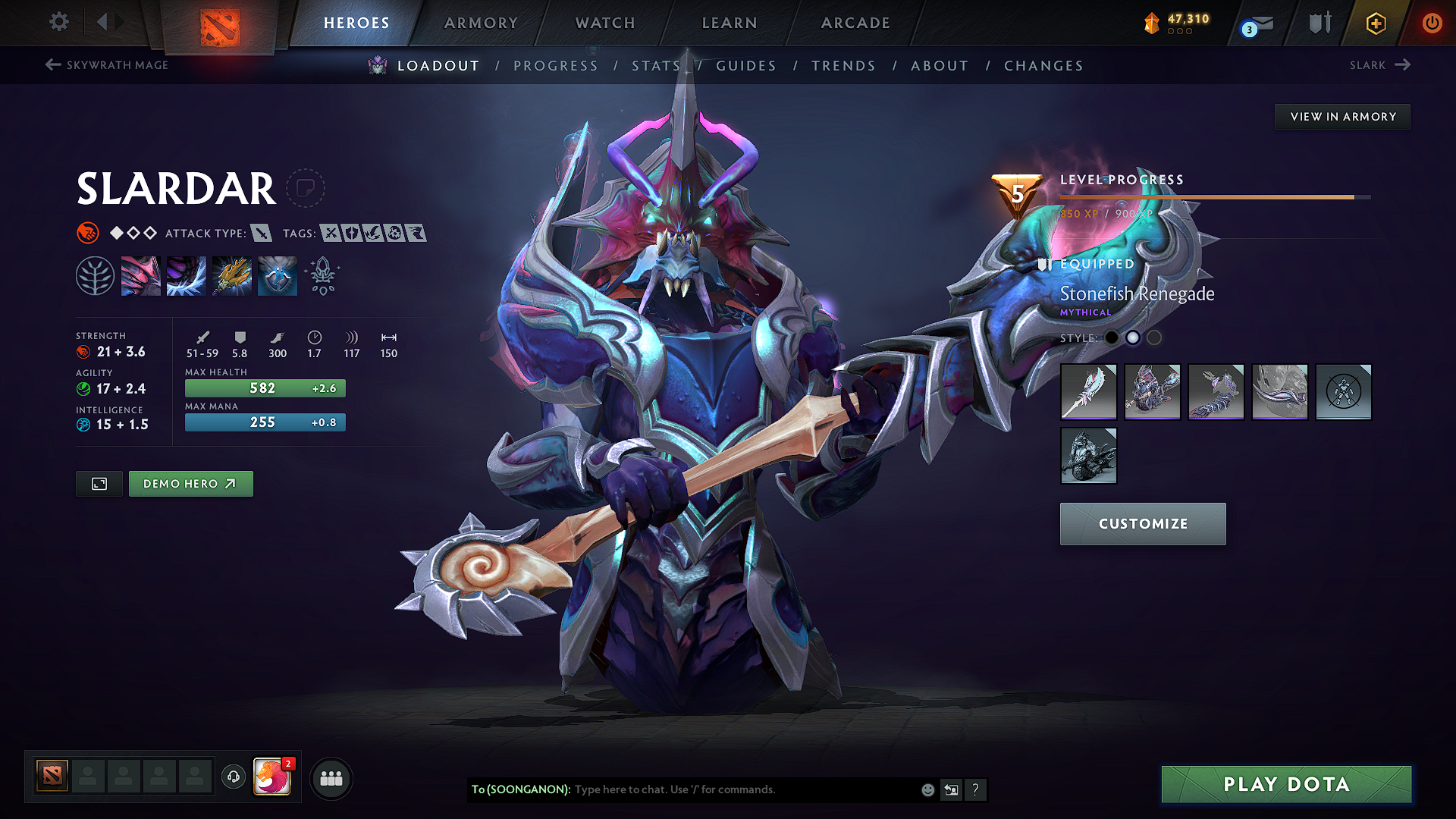The width and height of the screenshot is (1456, 819).
Task: Click the Dota Plus hexagon icon
Action: click(1376, 23)
